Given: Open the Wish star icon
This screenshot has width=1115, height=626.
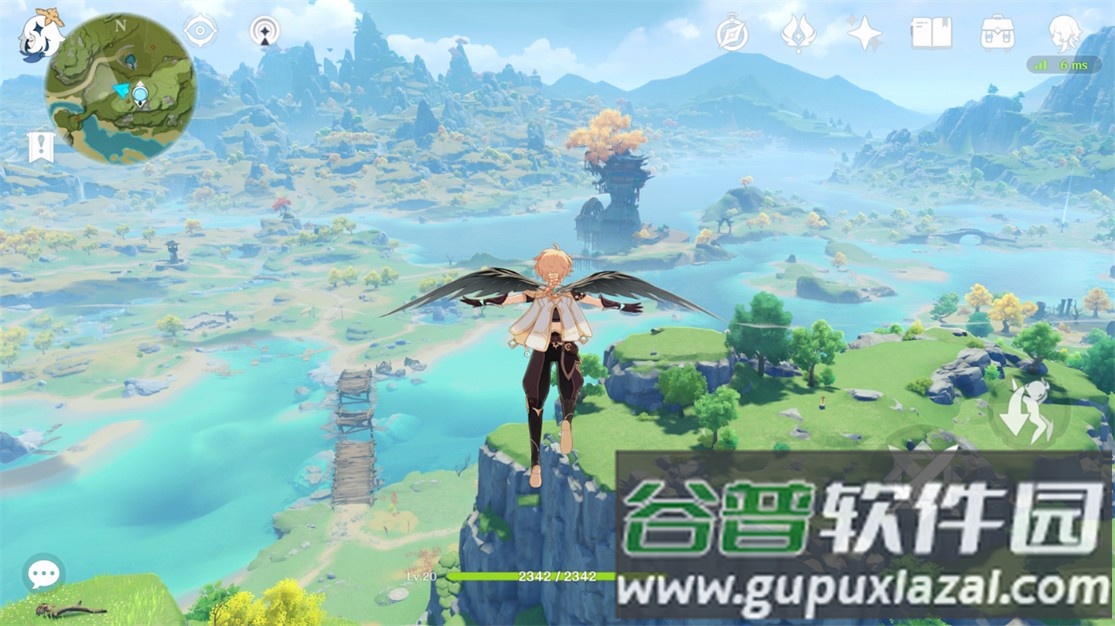Looking at the screenshot, I should pos(864,34).
